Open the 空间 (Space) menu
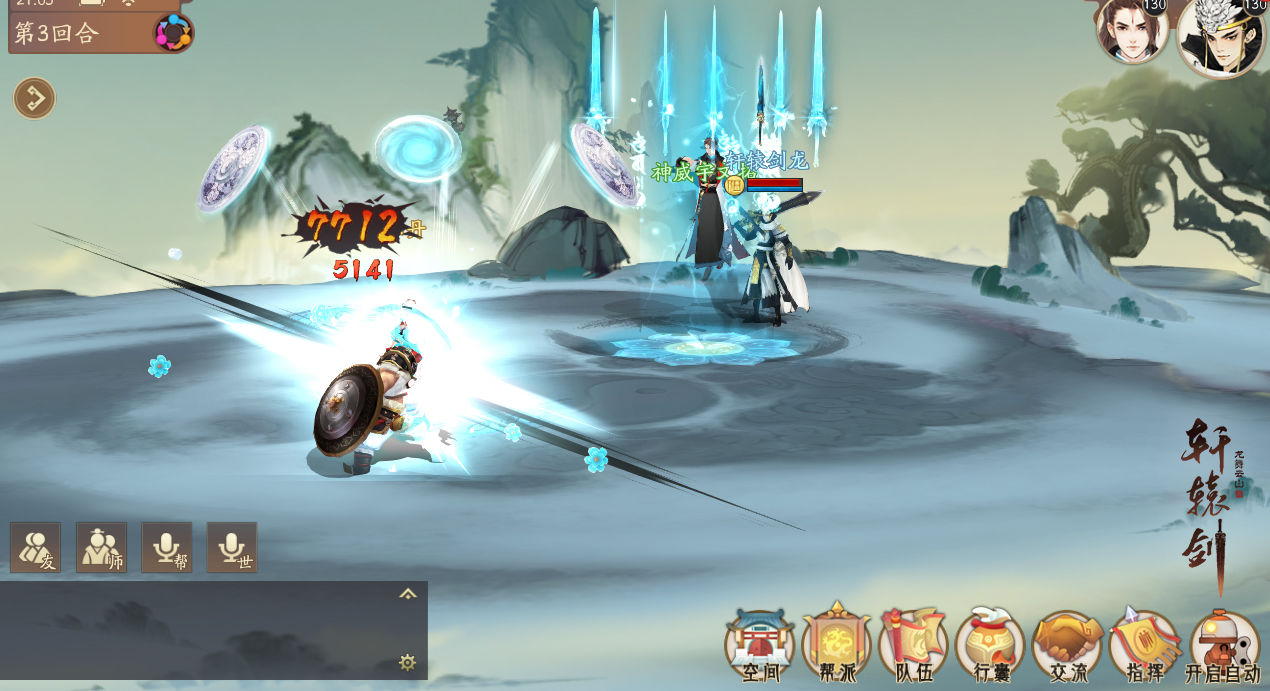 759,645
